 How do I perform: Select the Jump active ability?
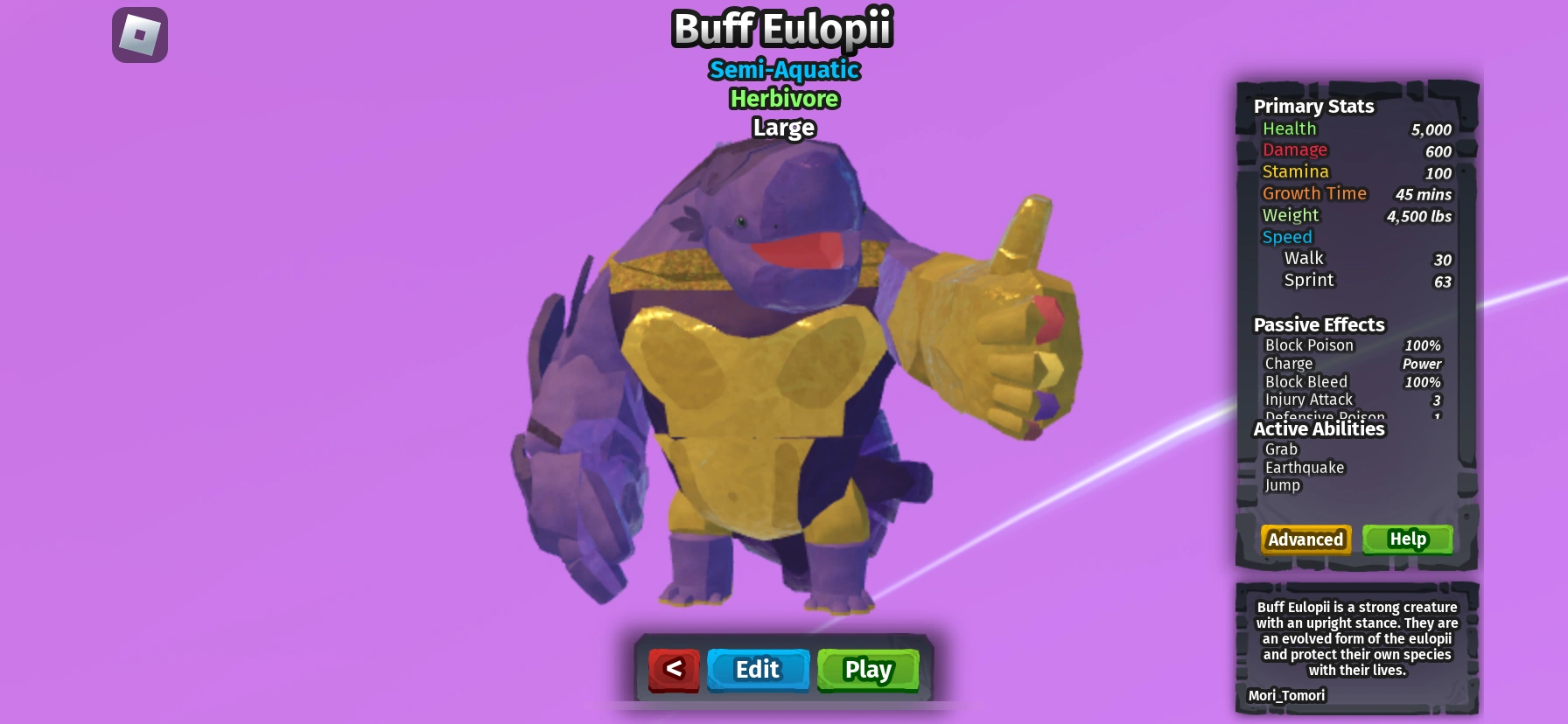click(1283, 485)
